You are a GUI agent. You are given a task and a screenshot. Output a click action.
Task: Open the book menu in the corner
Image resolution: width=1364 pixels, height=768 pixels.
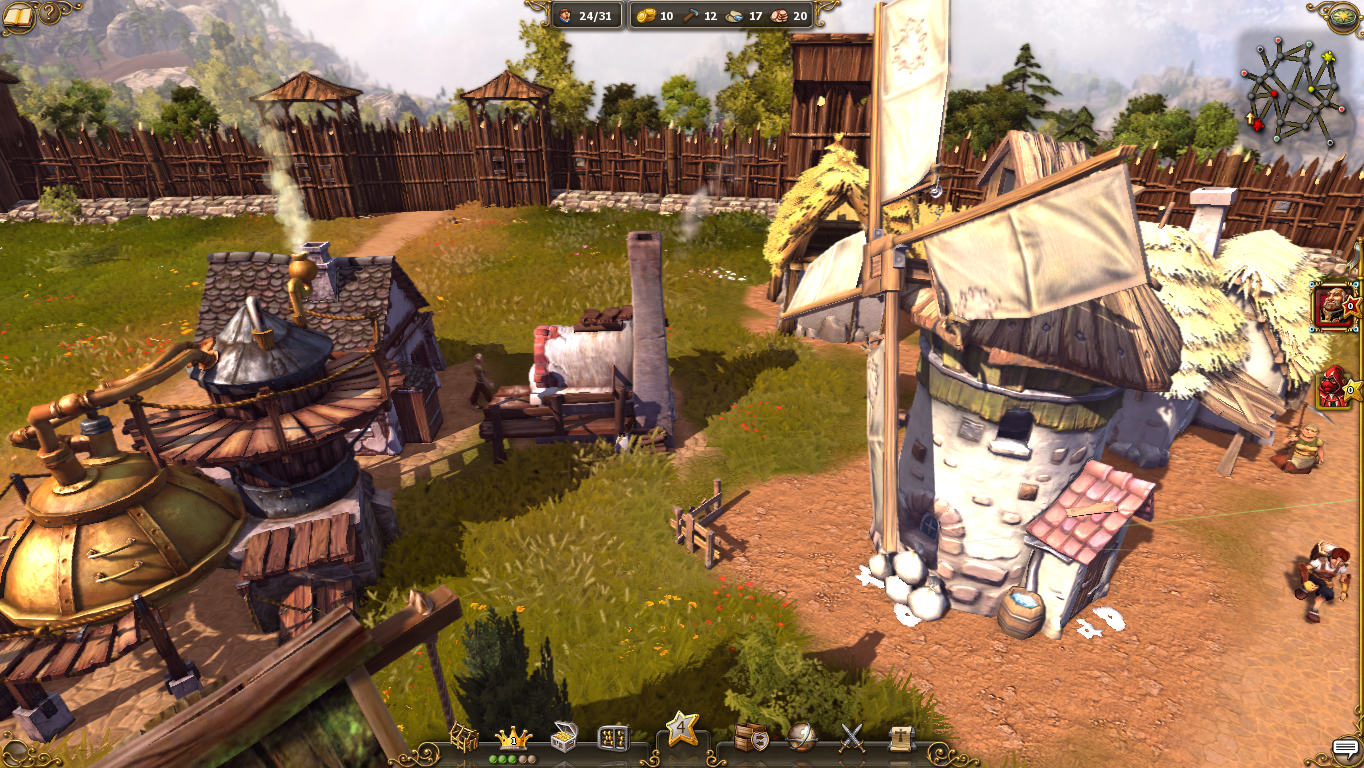(x=19, y=15)
